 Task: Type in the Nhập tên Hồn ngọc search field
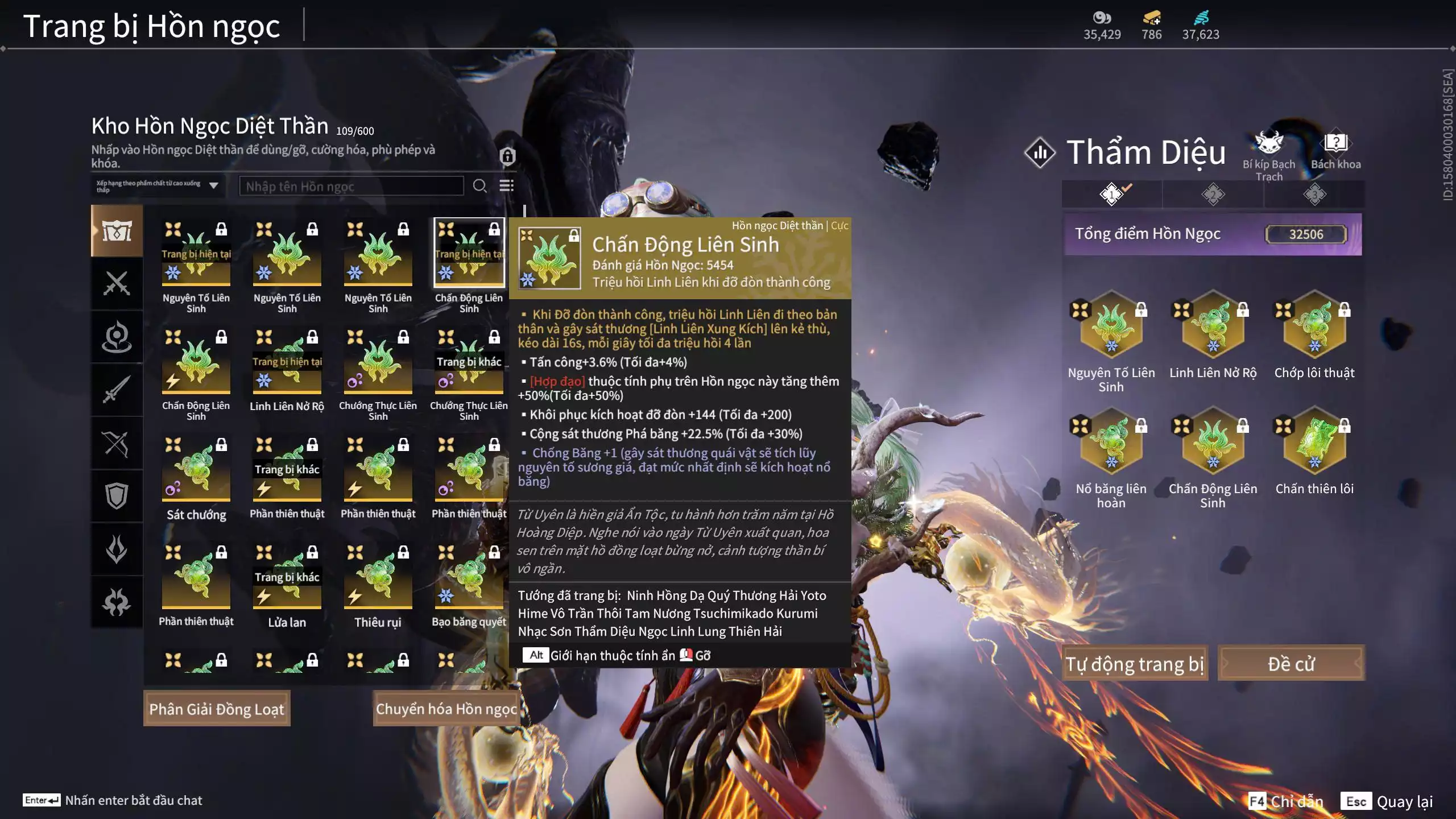tap(351, 187)
